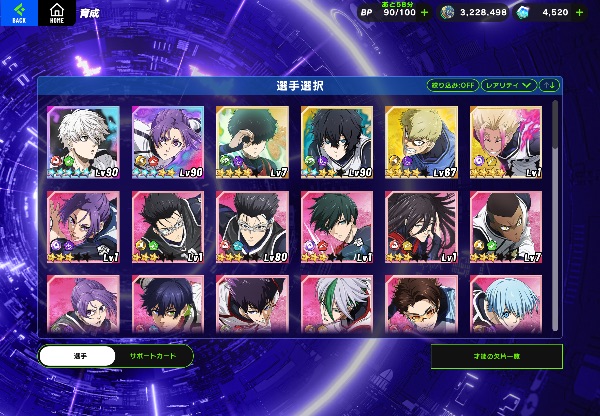The width and height of the screenshot is (600, 416).
Task: Go back with the BACK button
Action: pyautogui.click(x=18, y=13)
